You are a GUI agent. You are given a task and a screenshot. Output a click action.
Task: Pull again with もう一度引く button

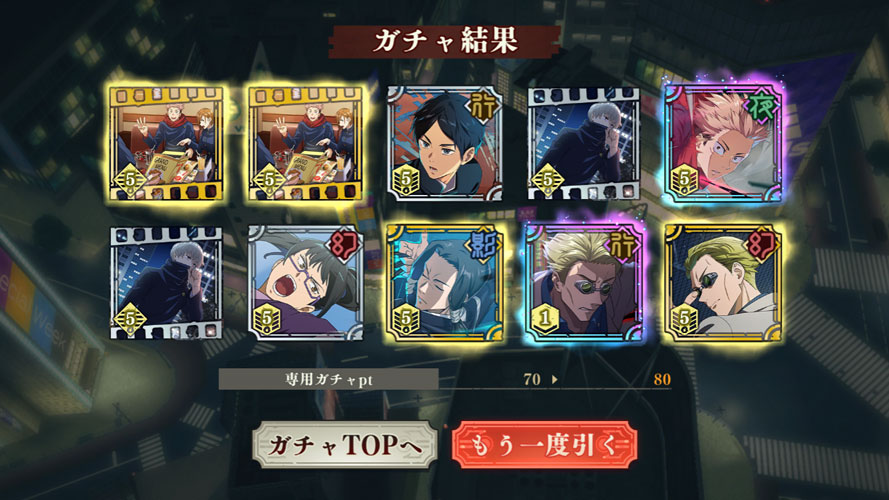[x=544, y=445]
